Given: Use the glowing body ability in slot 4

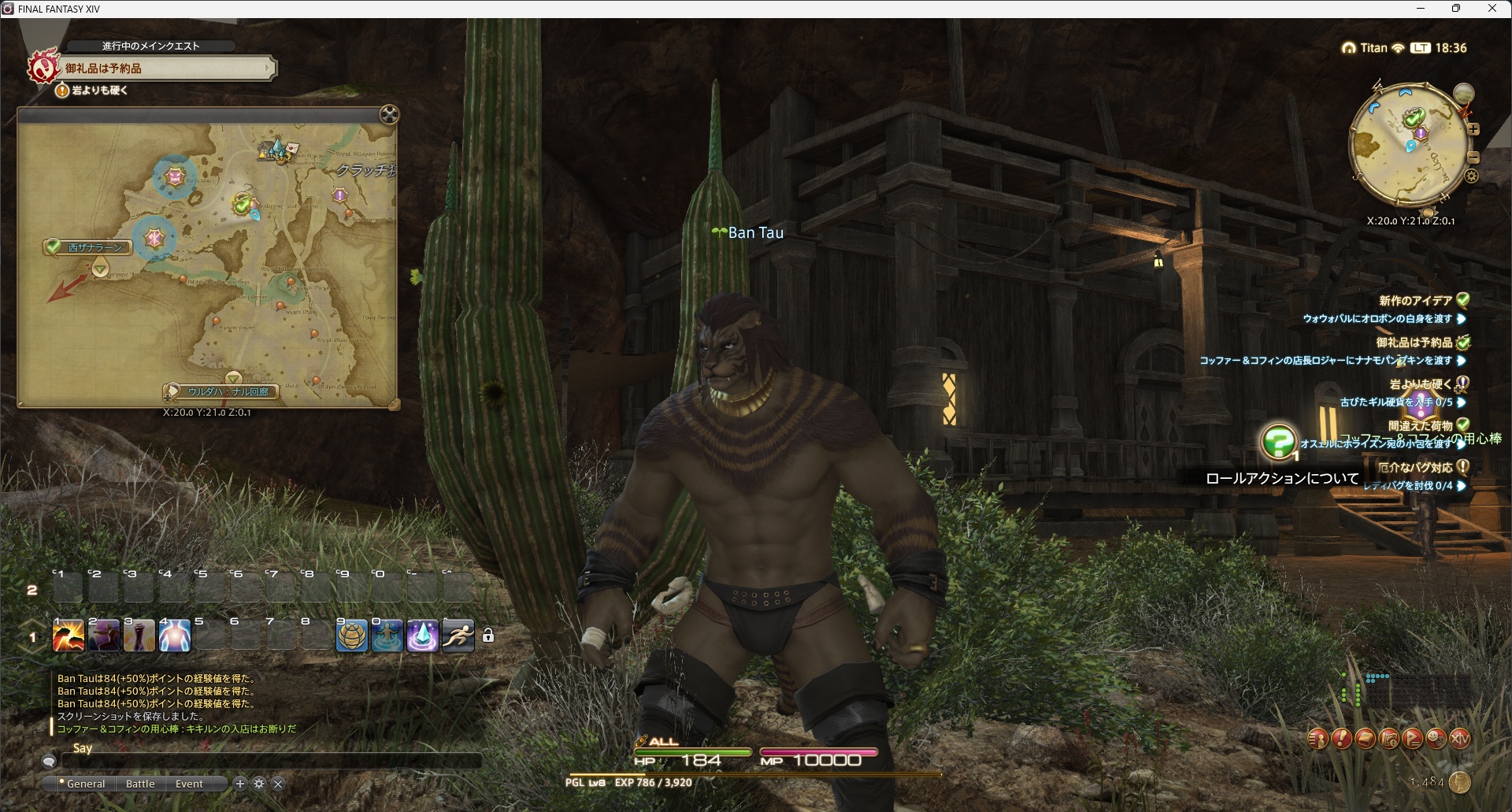Looking at the screenshot, I should 174,636.
